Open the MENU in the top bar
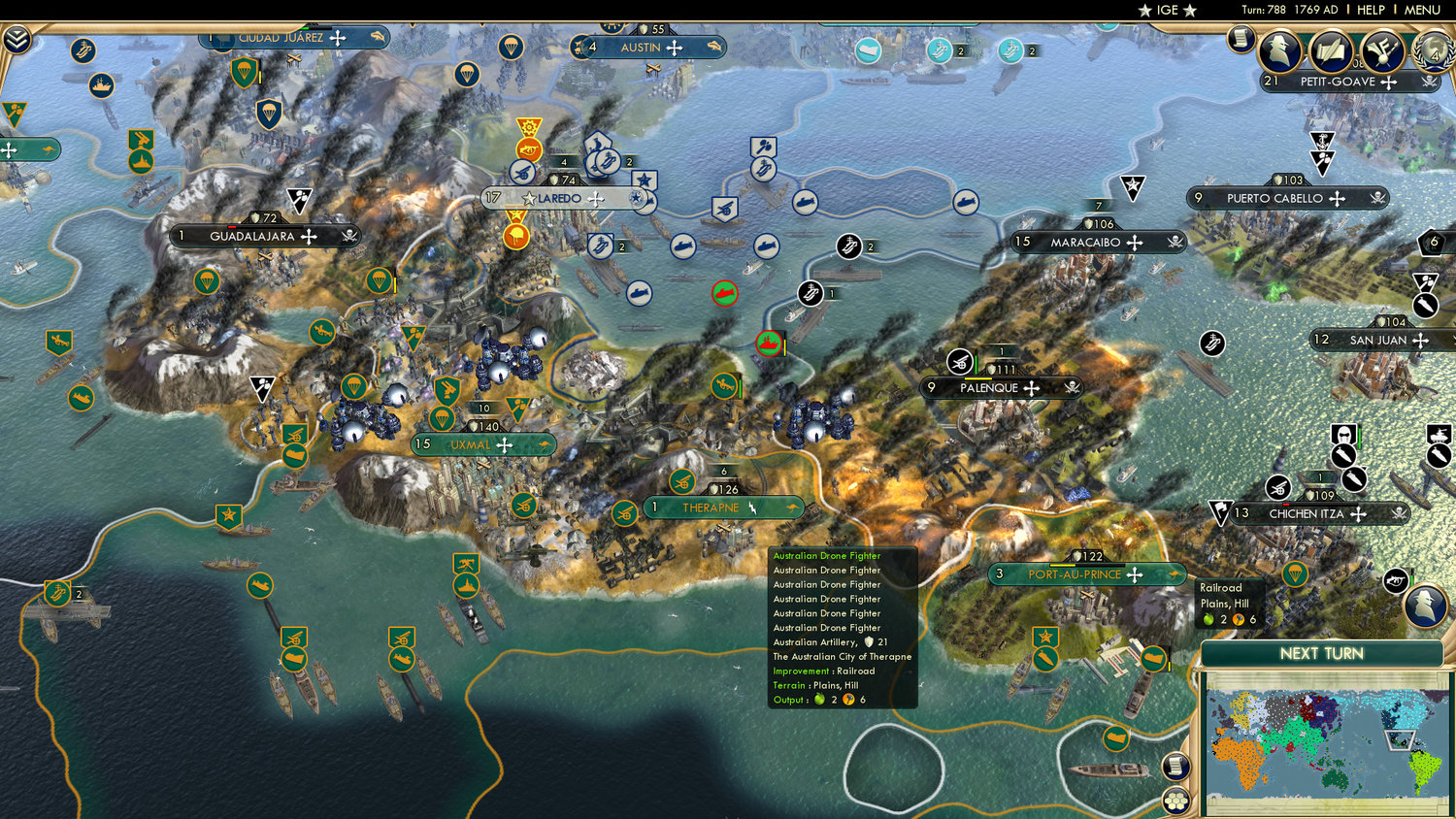This screenshot has height=819, width=1456. coord(1423,10)
